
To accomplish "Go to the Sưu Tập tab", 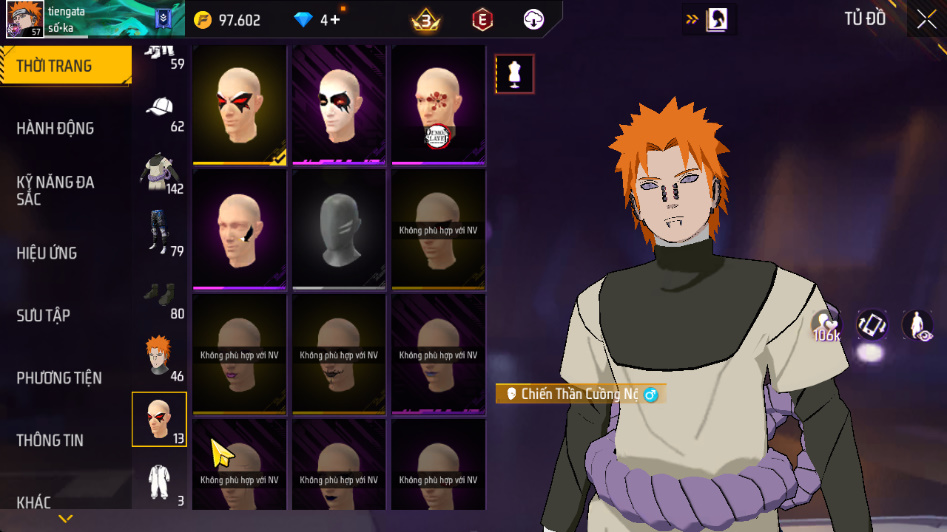I will [x=43, y=315].
